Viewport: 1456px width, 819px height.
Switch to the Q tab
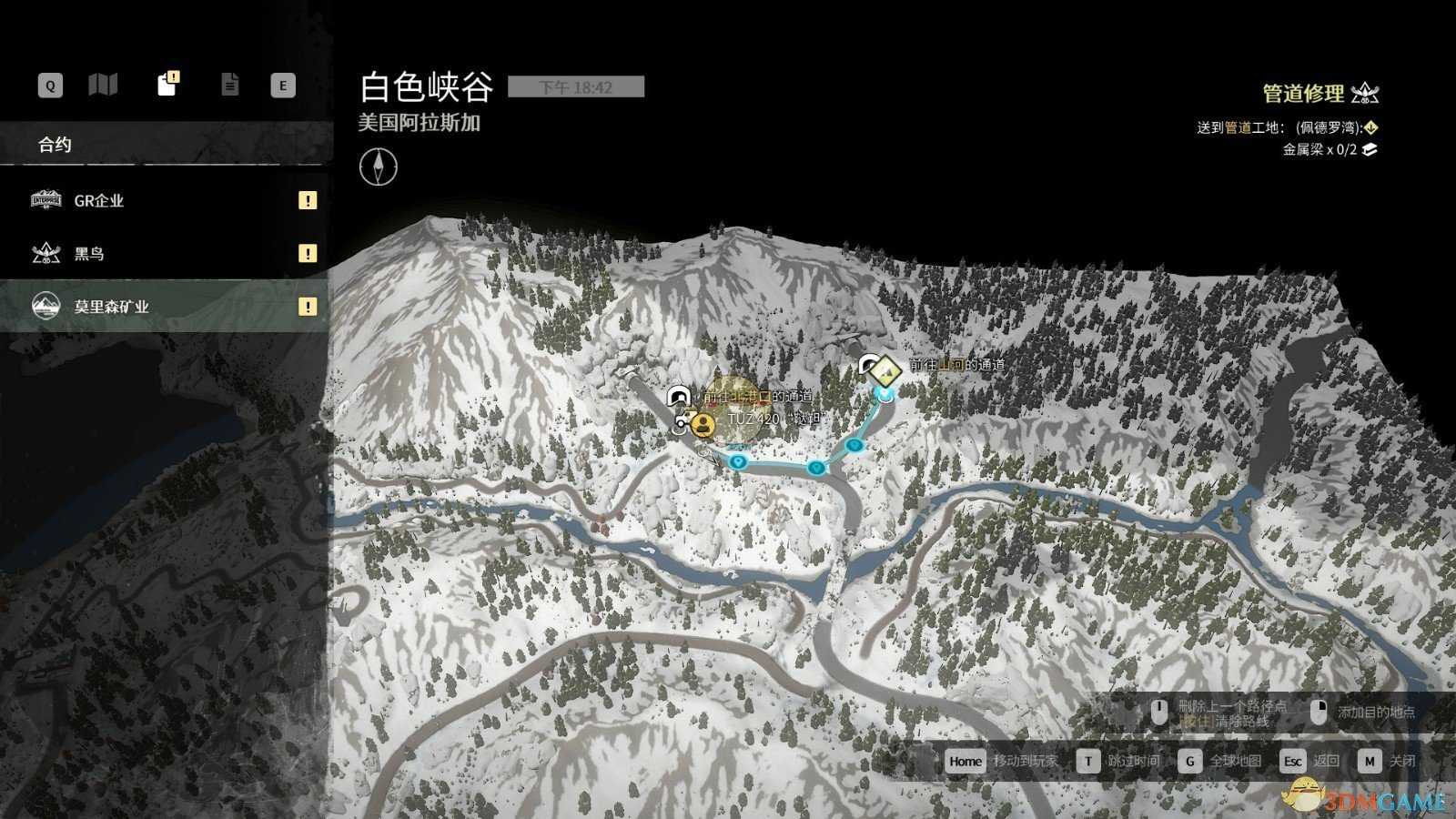(x=49, y=85)
